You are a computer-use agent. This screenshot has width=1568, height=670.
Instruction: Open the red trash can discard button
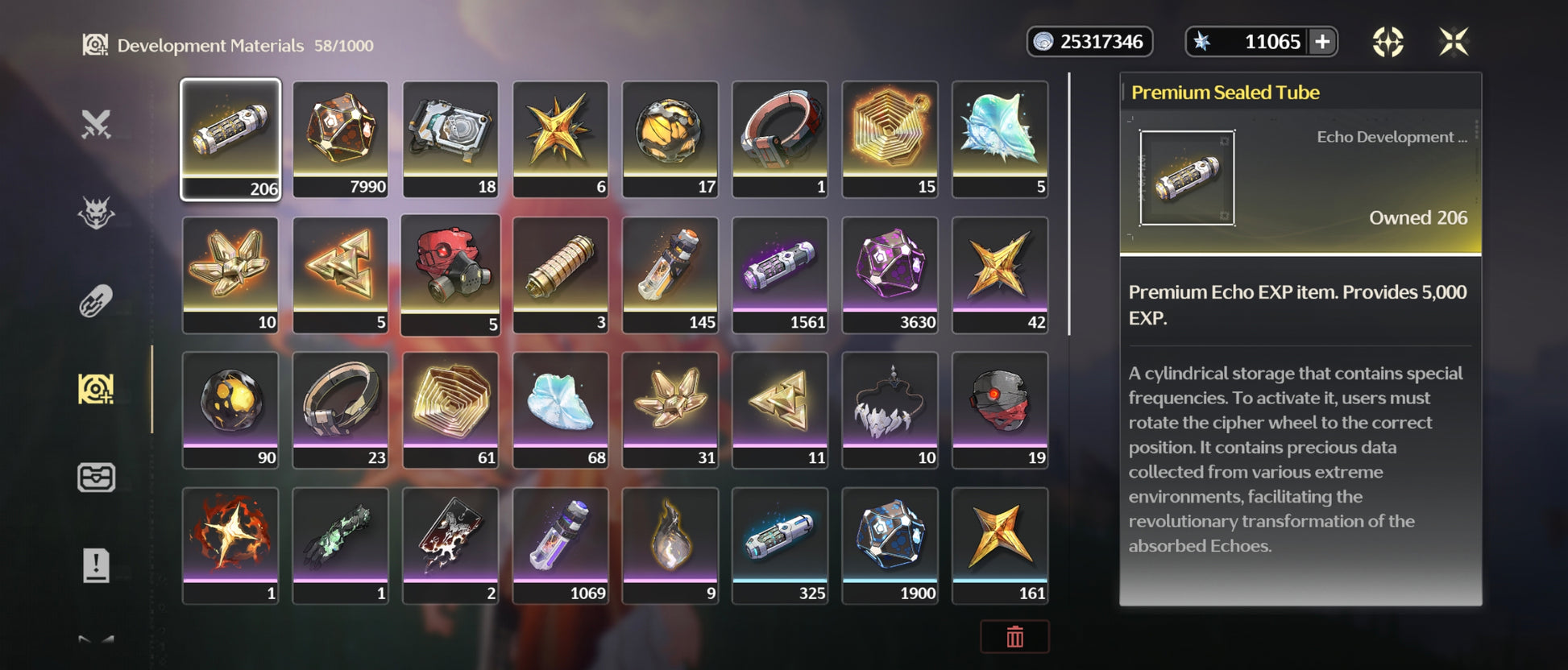1014,637
